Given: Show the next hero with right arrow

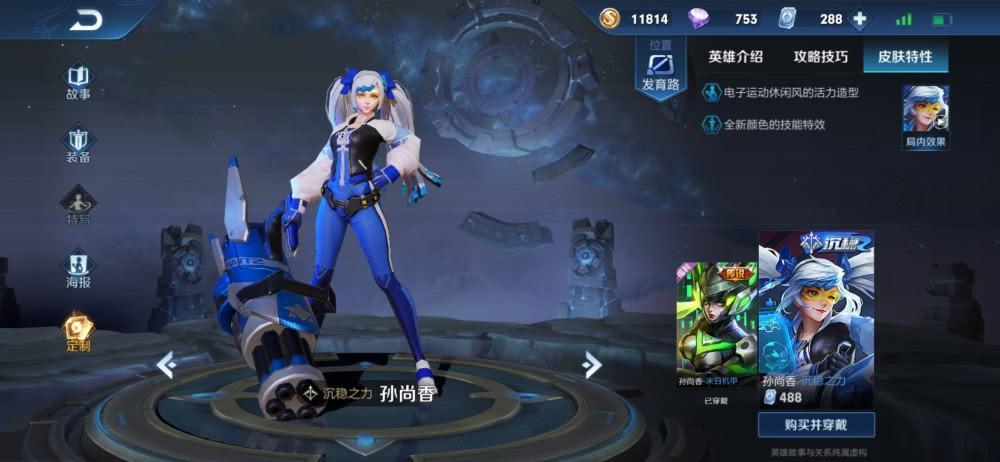Looking at the screenshot, I should point(592,365).
